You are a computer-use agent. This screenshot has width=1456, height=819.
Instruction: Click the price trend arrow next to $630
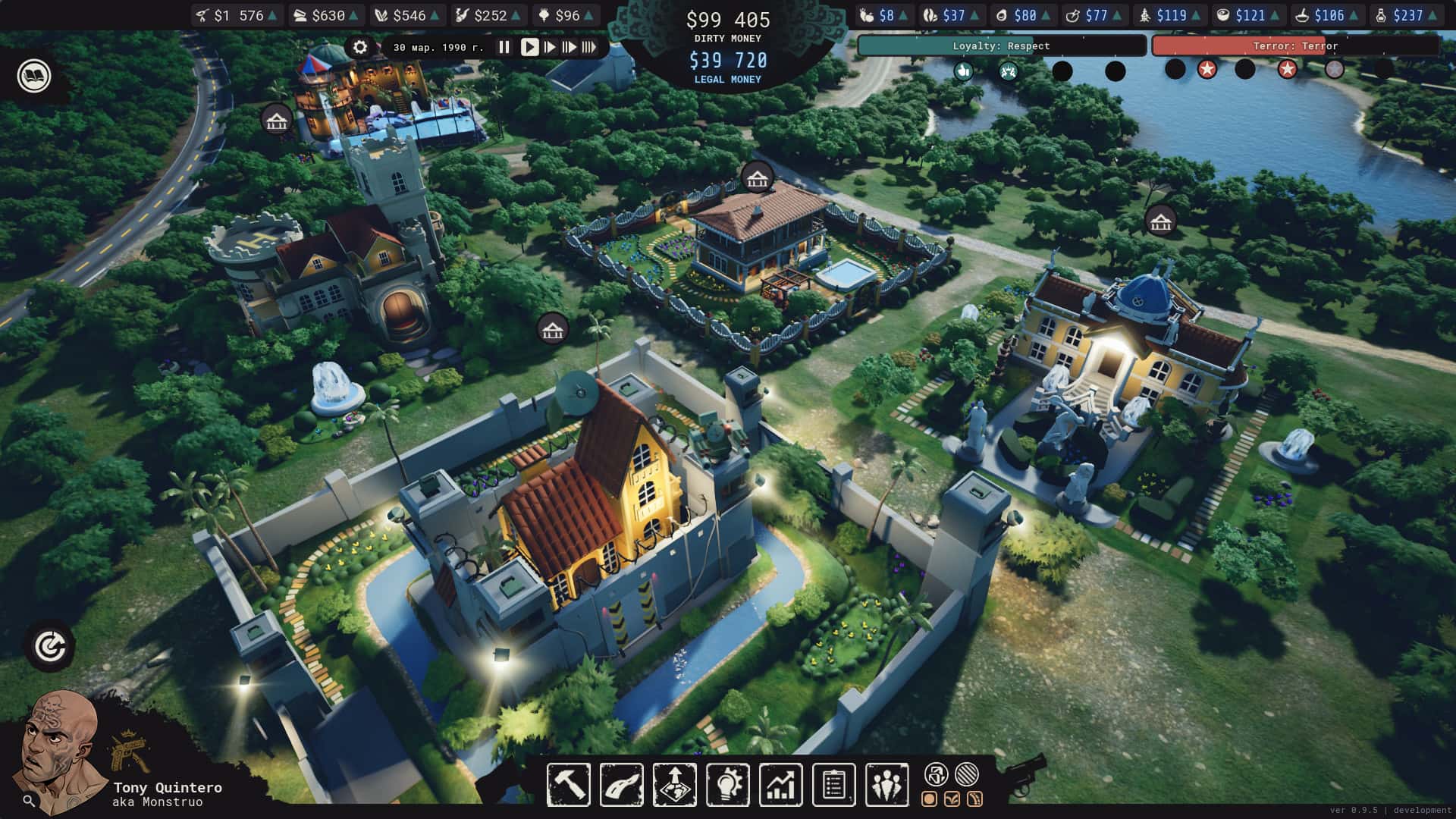(x=354, y=14)
